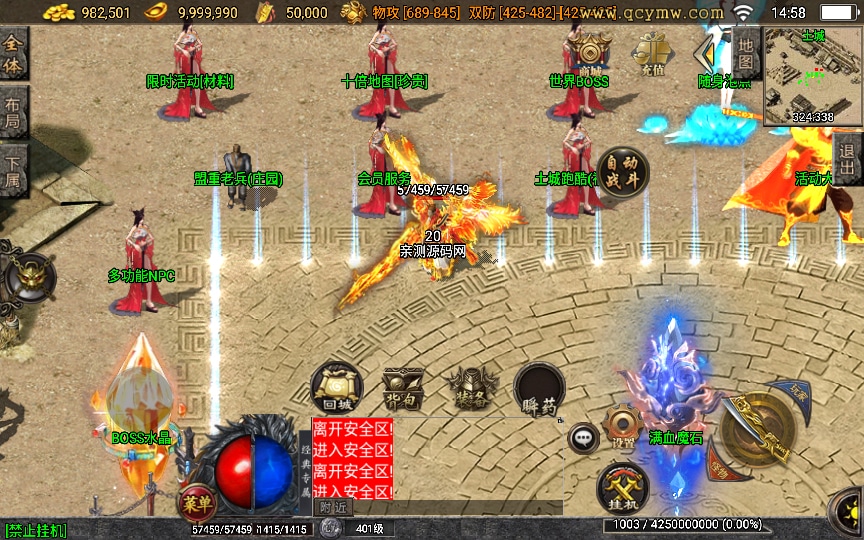Open the 地图 map tab
This screenshot has width=864, height=540.
point(747,54)
